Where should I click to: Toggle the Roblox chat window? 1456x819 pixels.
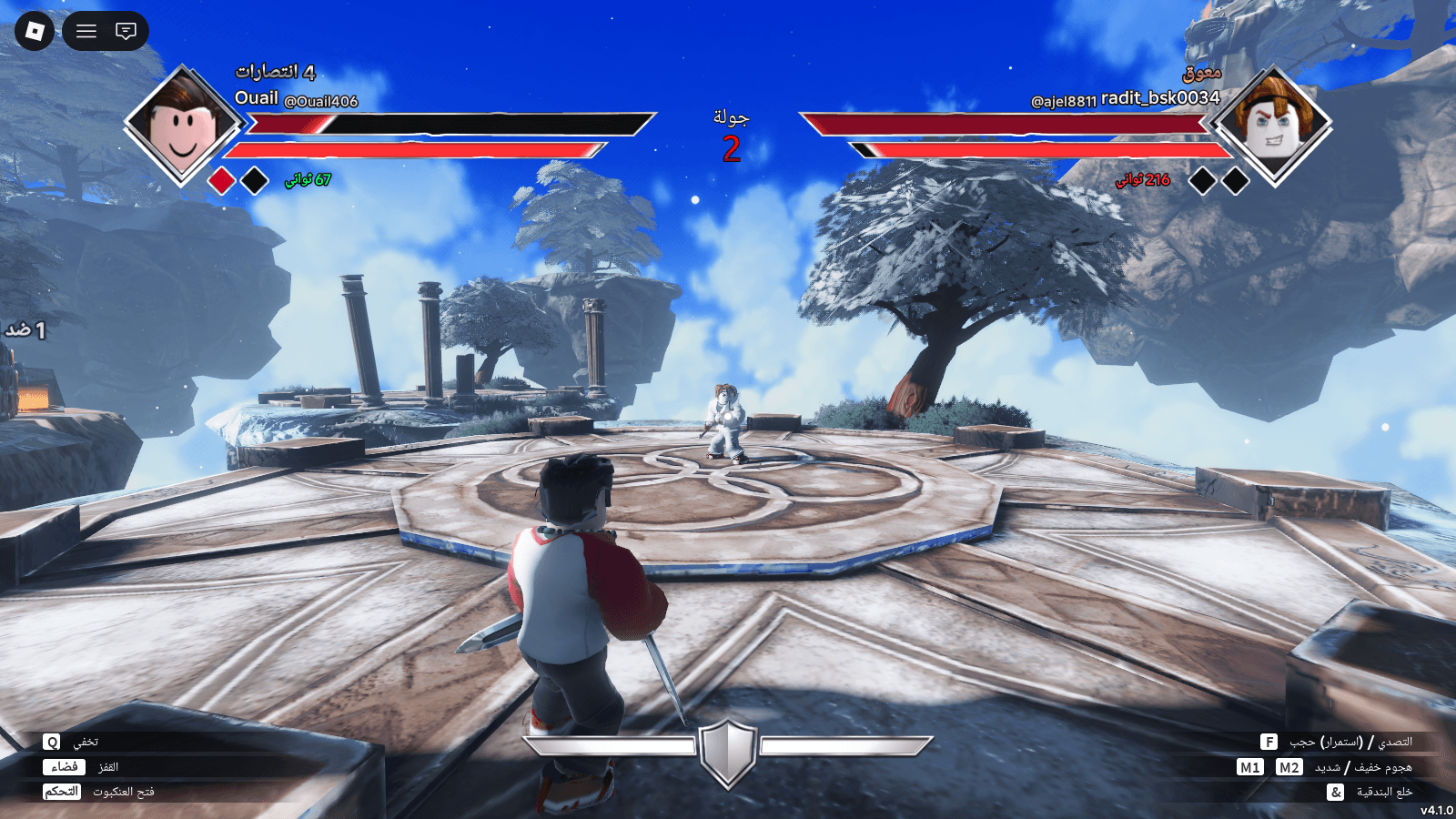[x=126, y=31]
